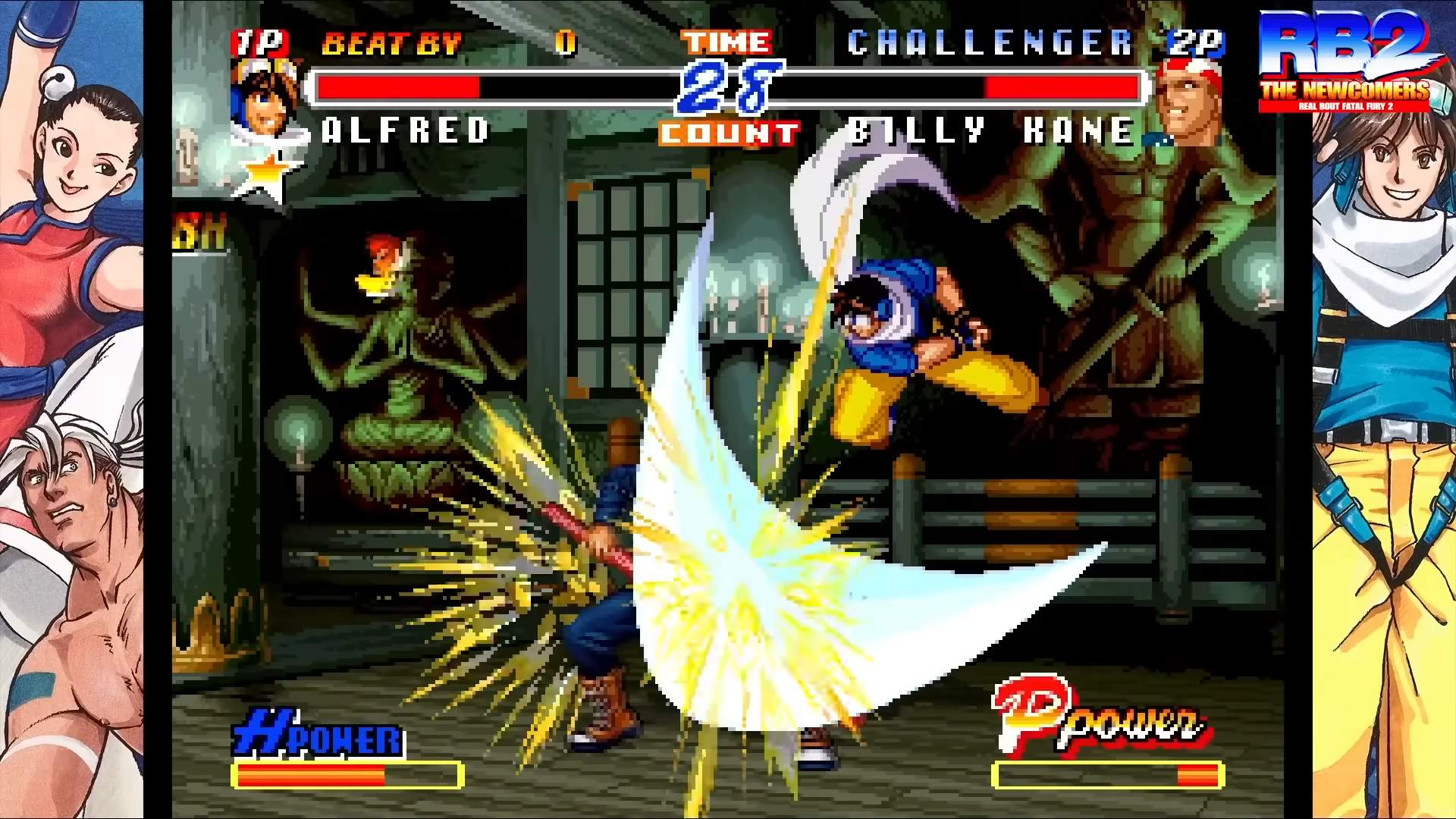Click the H POWER gauge emblem

315,733
